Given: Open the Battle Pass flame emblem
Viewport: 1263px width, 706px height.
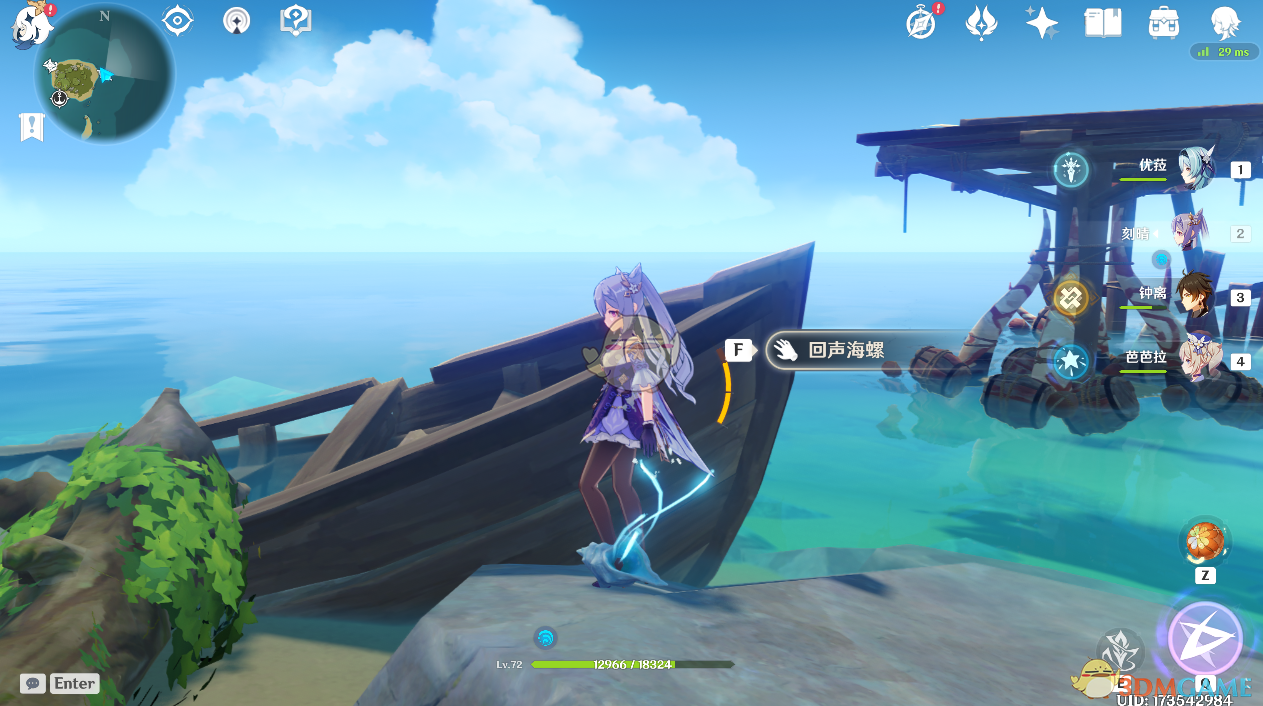Looking at the screenshot, I should (x=981, y=22).
